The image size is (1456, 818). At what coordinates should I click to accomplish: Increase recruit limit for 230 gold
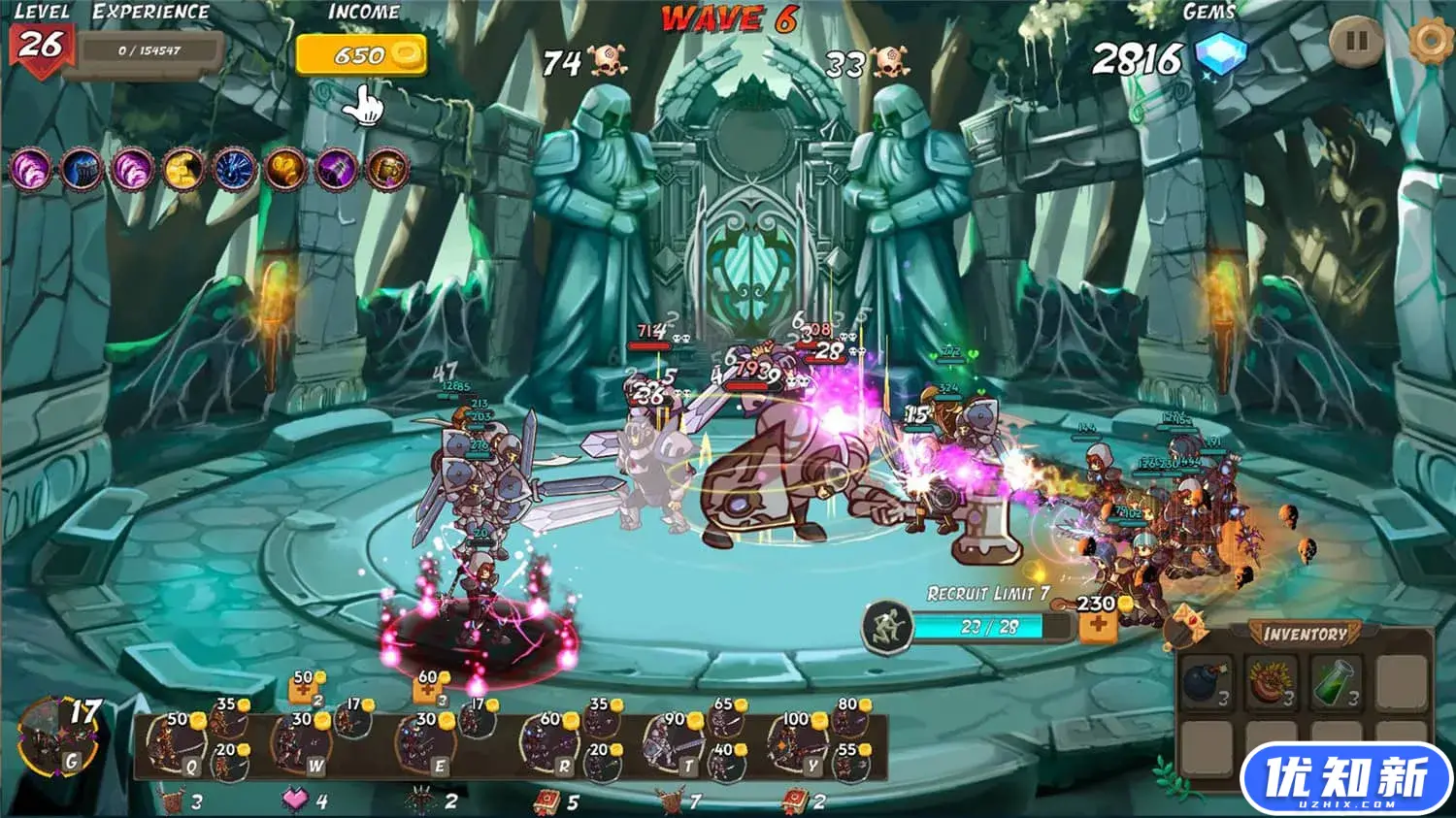[x=1098, y=625]
